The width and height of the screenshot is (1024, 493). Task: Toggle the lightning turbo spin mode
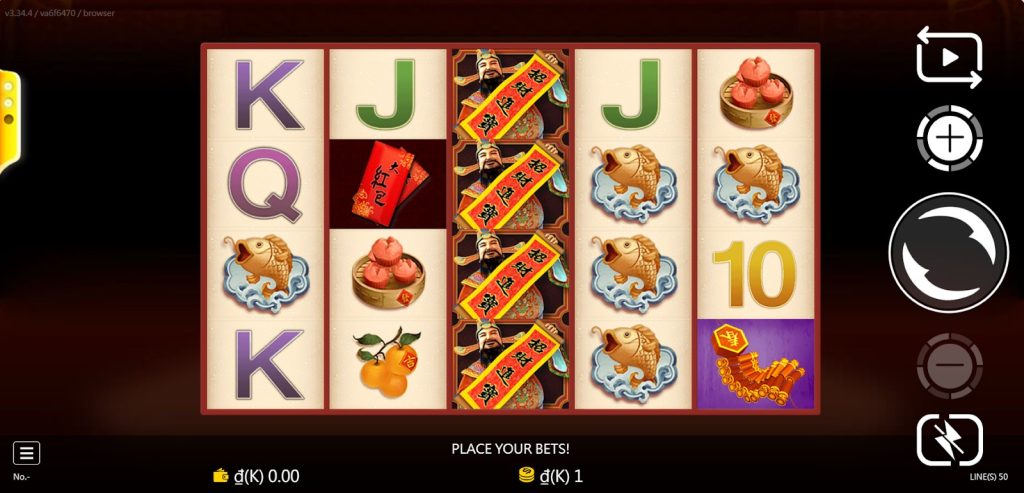[x=949, y=440]
